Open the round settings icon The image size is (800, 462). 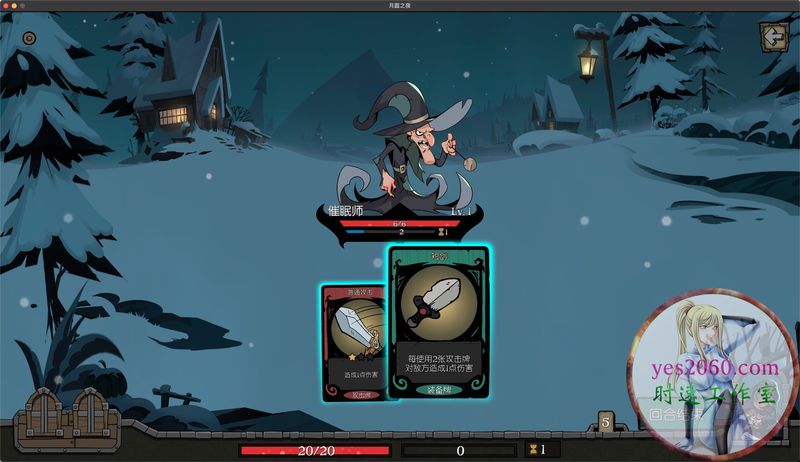(29, 38)
